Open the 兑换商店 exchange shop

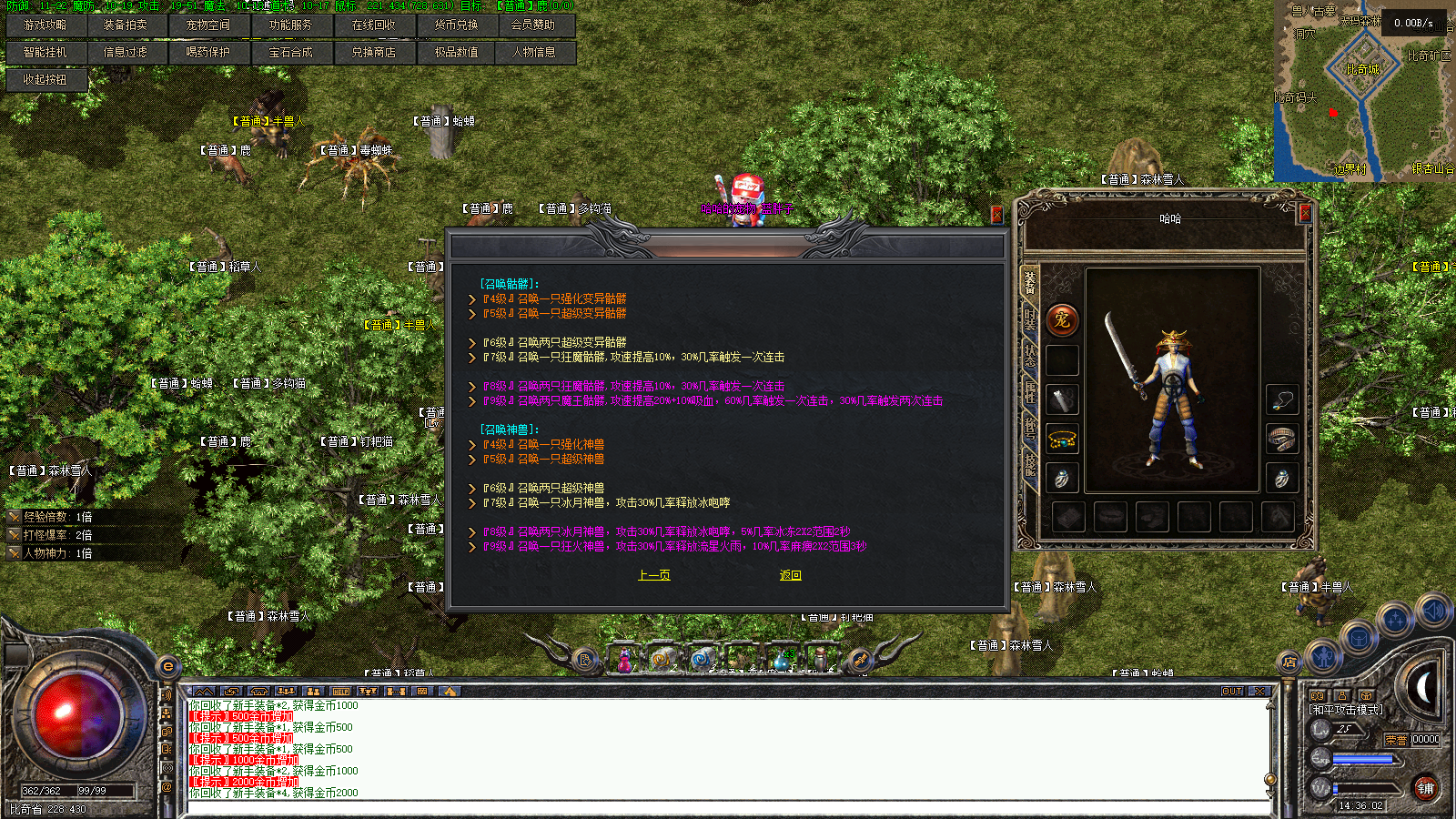373,53
